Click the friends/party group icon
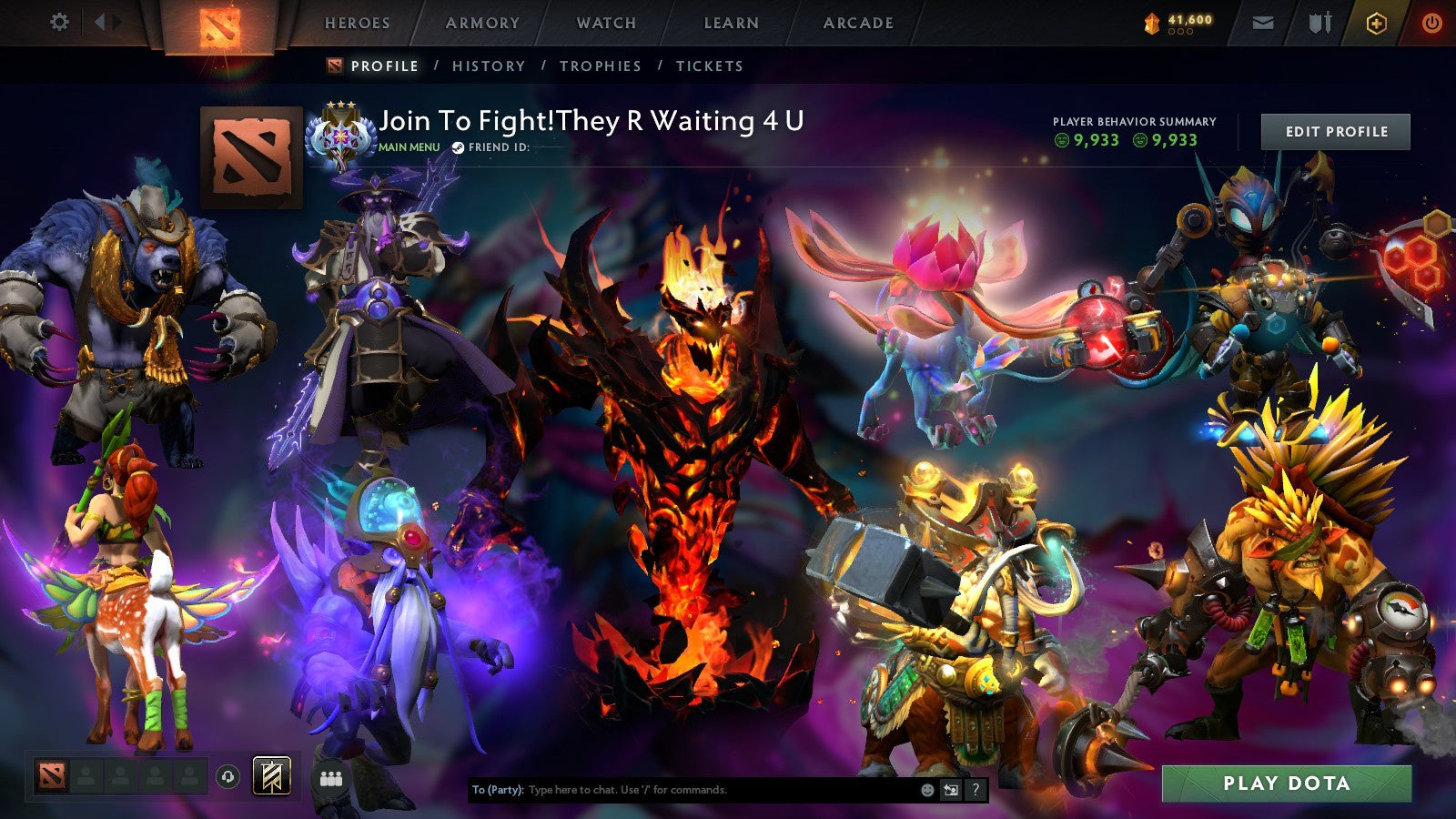Viewport: 1456px width, 819px height. [x=331, y=778]
